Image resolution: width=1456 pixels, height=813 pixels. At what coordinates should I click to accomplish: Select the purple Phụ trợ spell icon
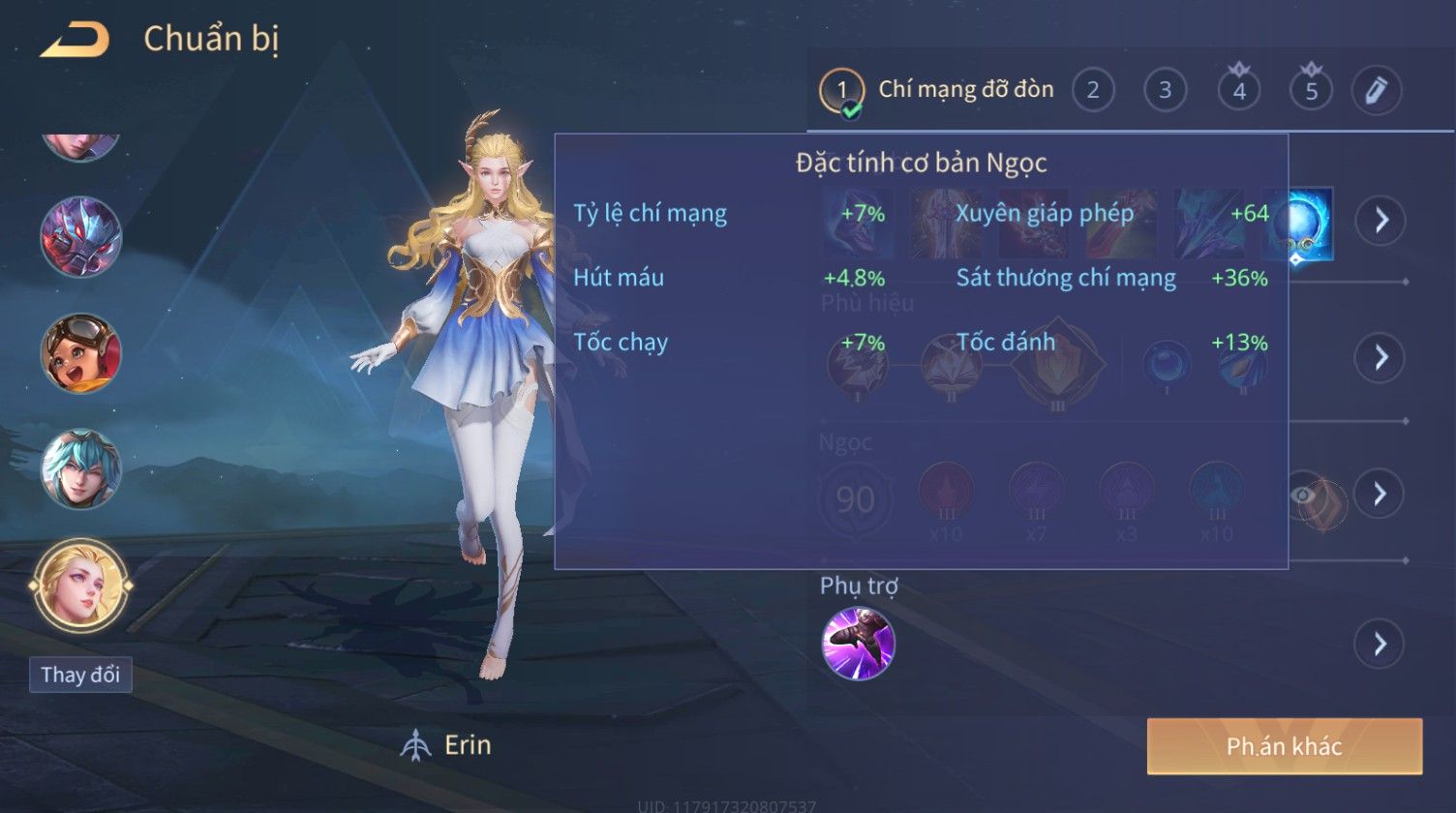pyautogui.click(x=858, y=644)
